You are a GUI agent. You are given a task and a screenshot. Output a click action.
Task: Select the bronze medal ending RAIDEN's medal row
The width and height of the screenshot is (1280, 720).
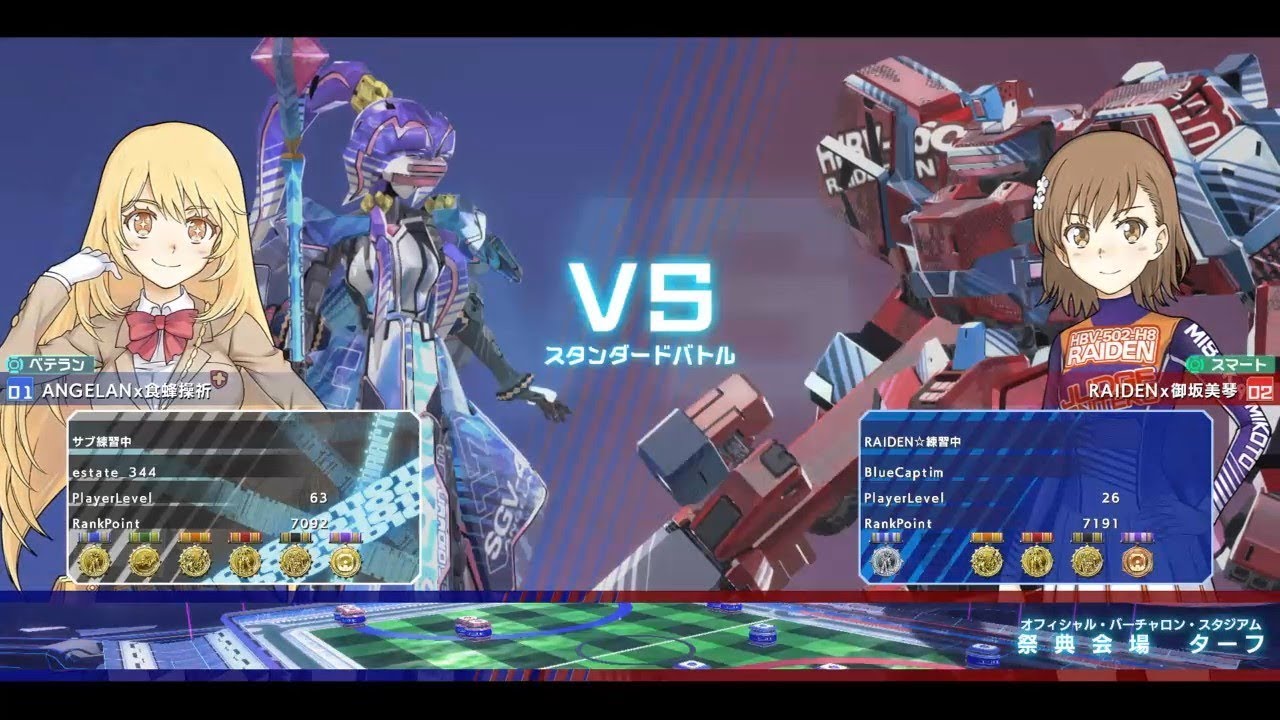click(1137, 561)
